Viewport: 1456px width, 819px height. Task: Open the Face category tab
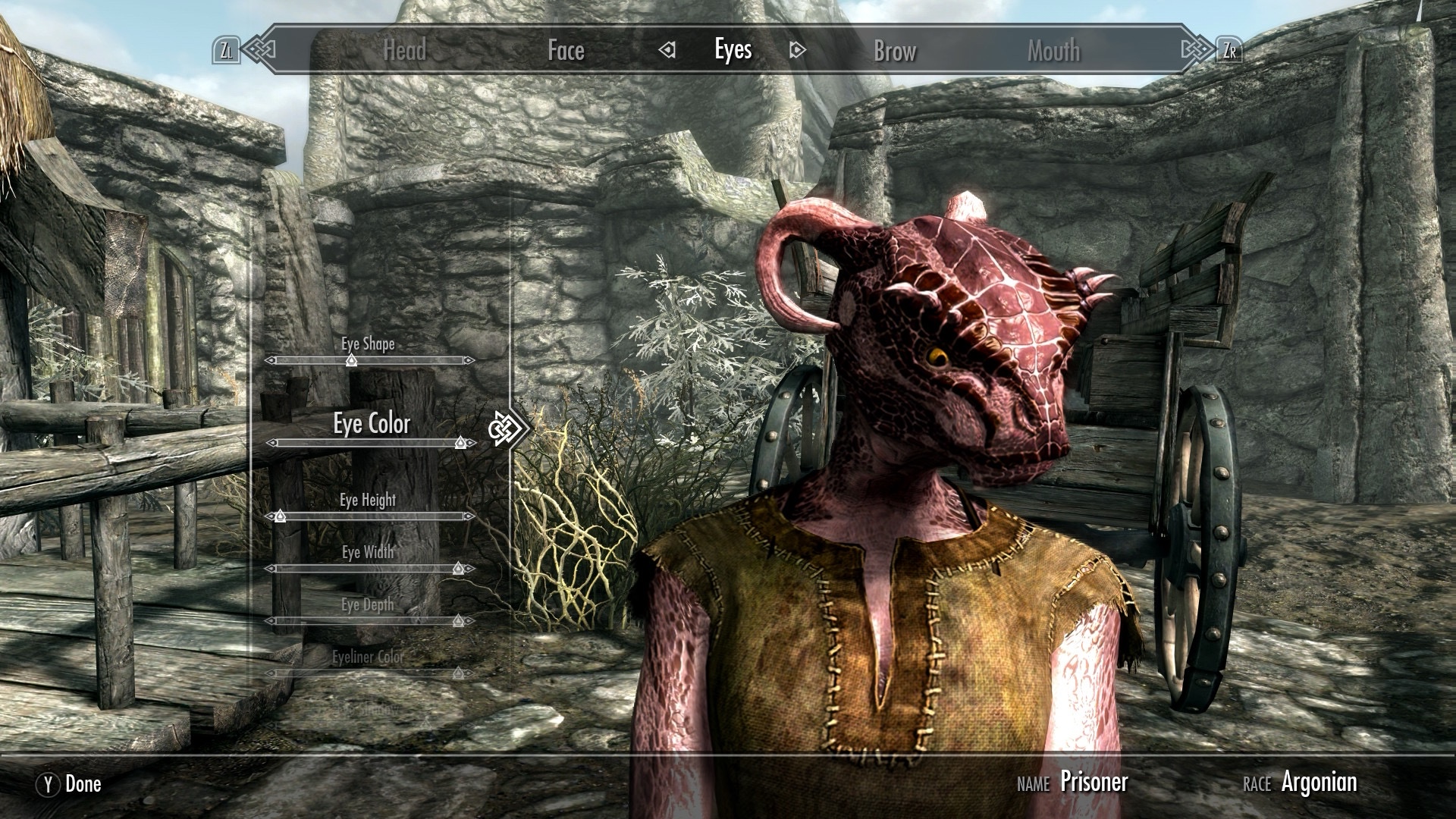coord(566,51)
